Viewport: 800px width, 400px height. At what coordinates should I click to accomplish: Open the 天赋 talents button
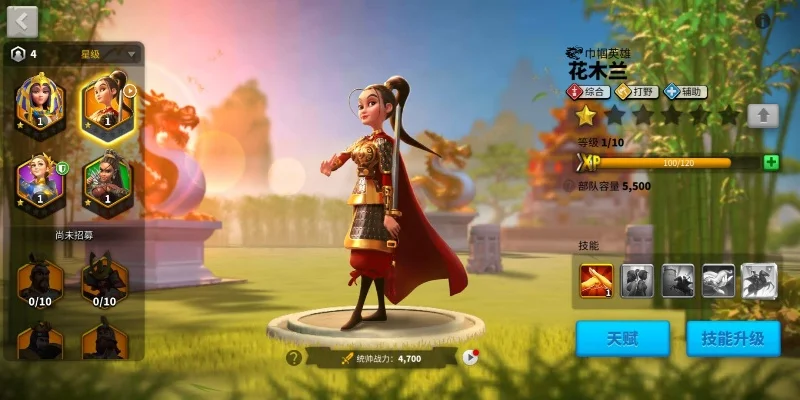(x=623, y=338)
